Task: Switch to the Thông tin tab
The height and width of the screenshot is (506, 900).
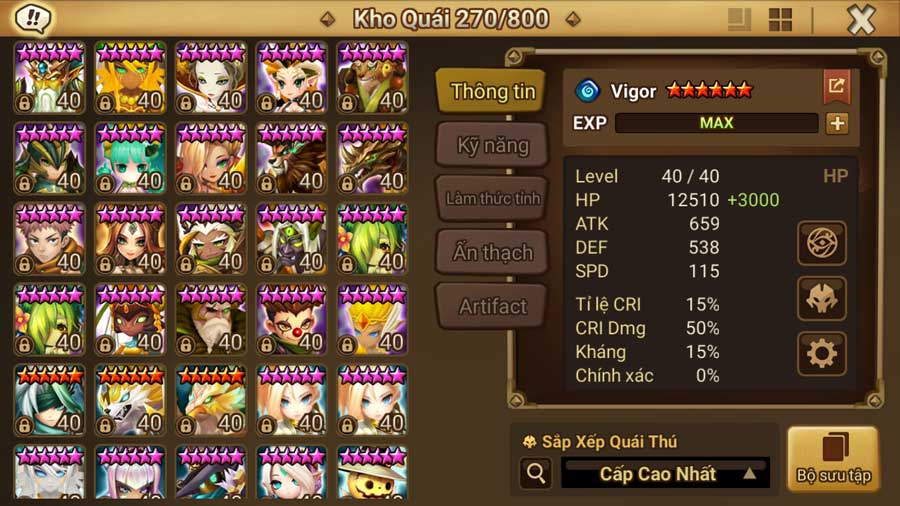Action: click(x=492, y=91)
